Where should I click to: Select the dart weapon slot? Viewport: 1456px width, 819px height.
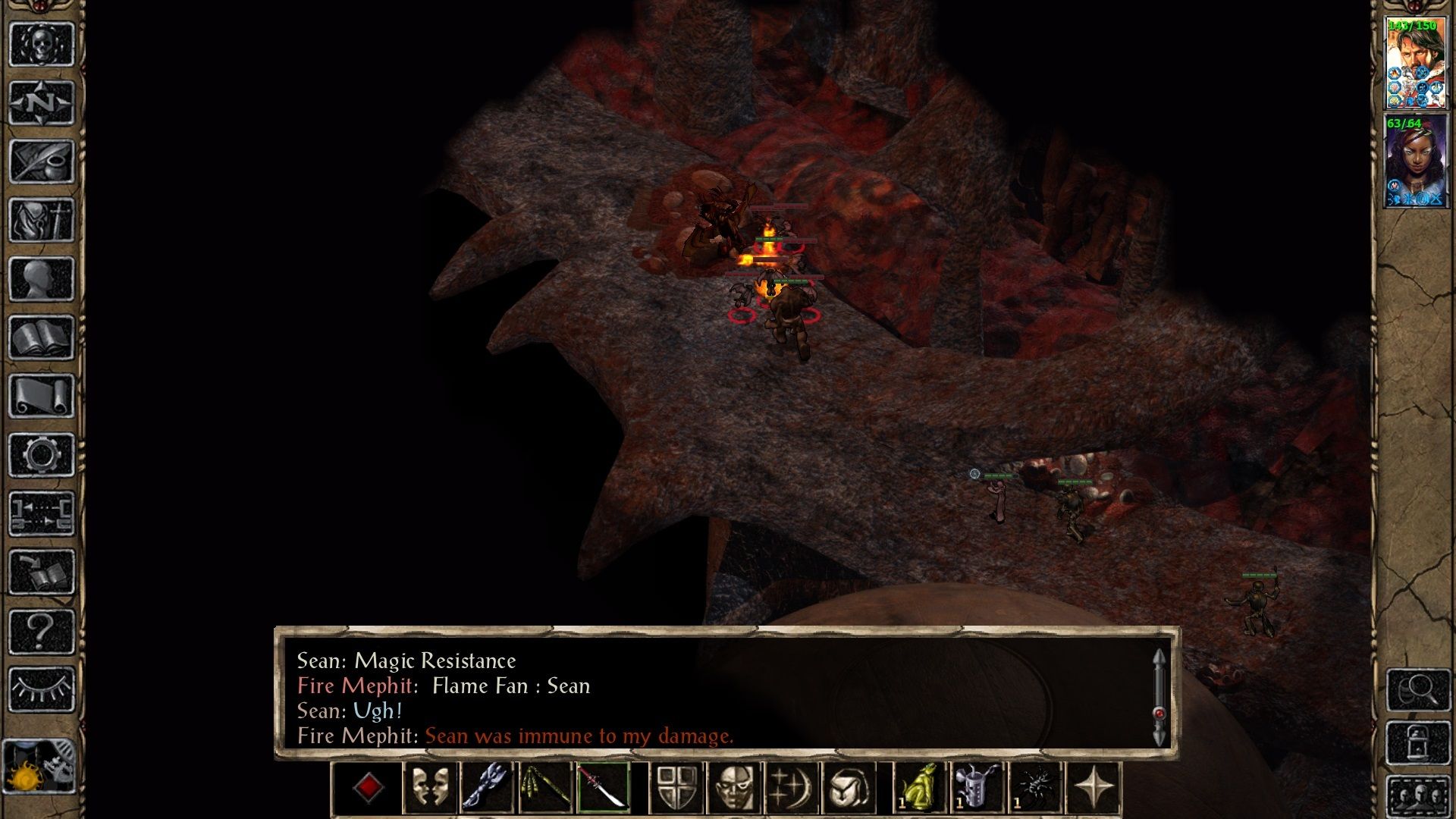click(x=546, y=789)
